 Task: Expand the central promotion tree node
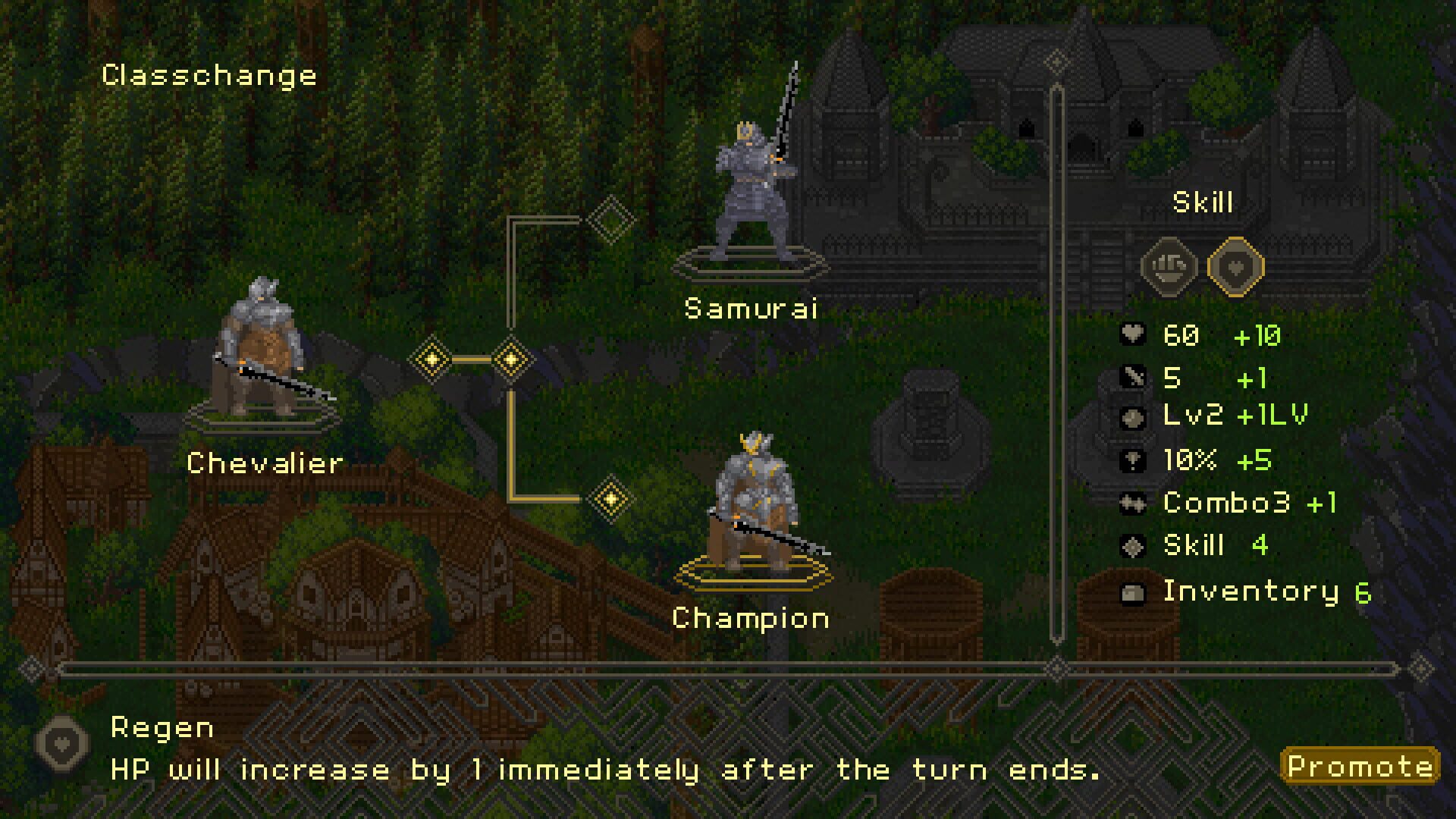pos(512,359)
